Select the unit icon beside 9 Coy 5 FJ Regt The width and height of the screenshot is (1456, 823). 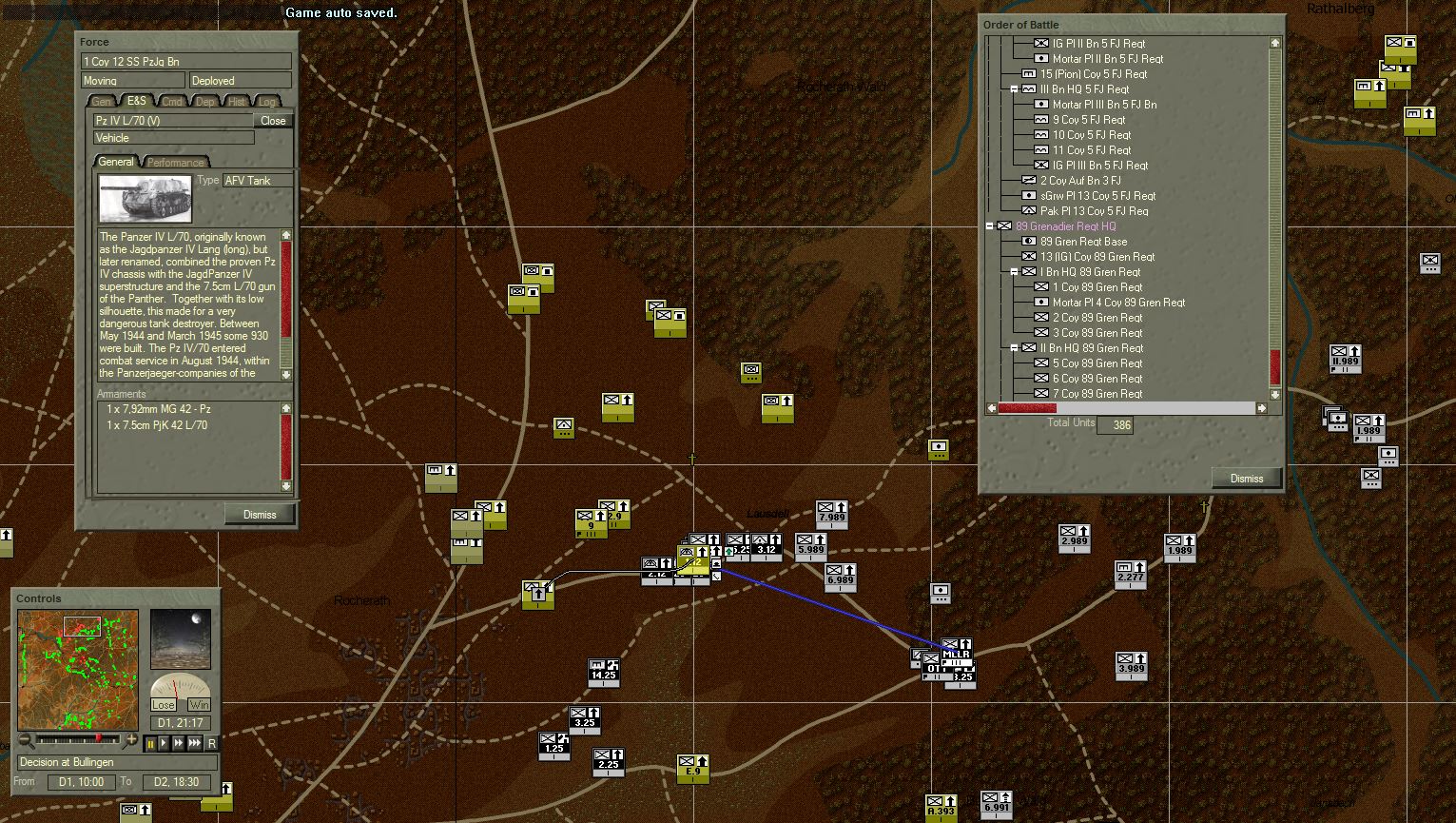[x=1042, y=119]
